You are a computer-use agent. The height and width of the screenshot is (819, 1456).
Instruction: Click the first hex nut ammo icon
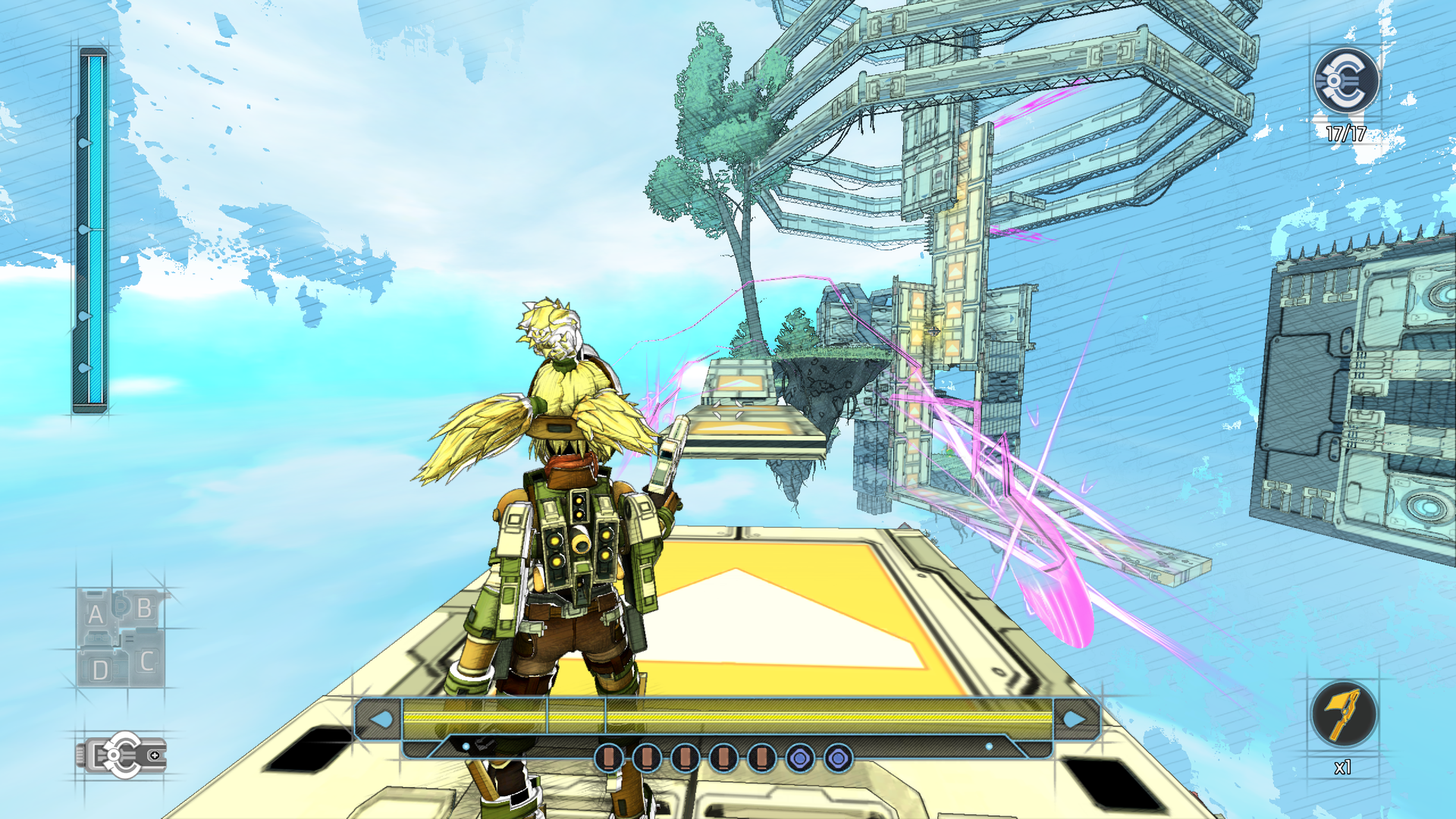tap(802, 756)
